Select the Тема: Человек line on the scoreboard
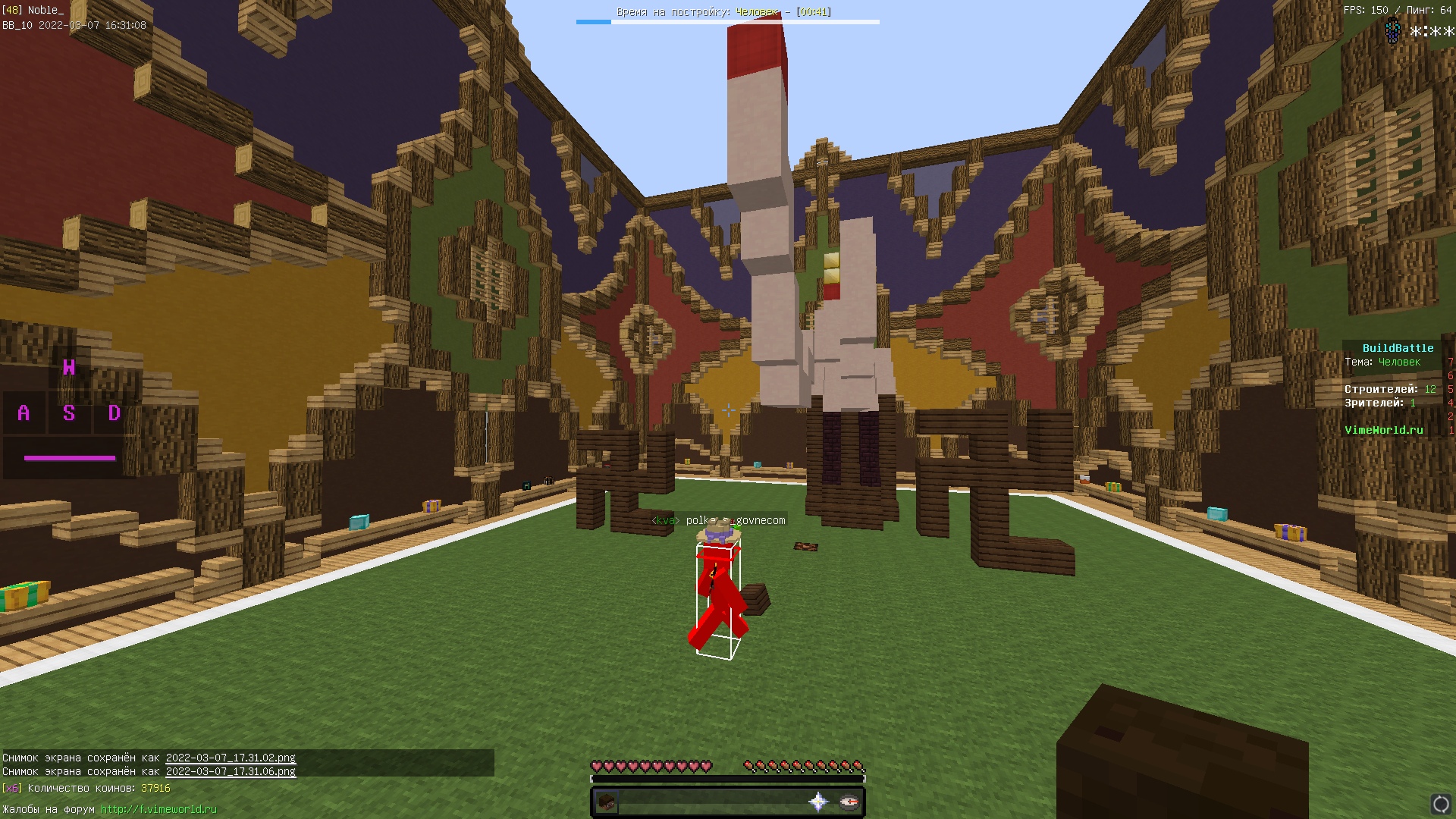This screenshot has height=819, width=1456. pyautogui.click(x=1382, y=362)
